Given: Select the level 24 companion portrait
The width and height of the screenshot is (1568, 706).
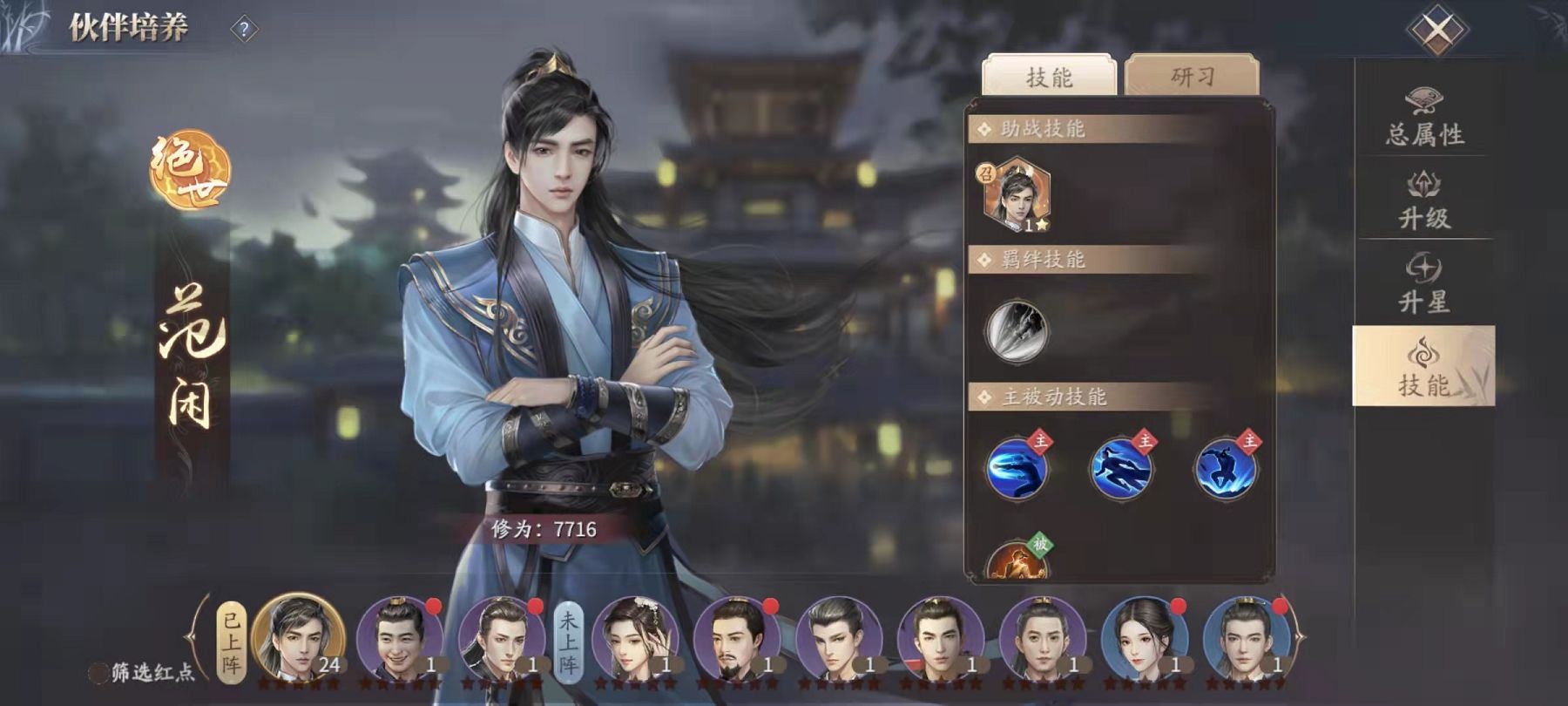Looking at the screenshot, I should coord(298,639).
